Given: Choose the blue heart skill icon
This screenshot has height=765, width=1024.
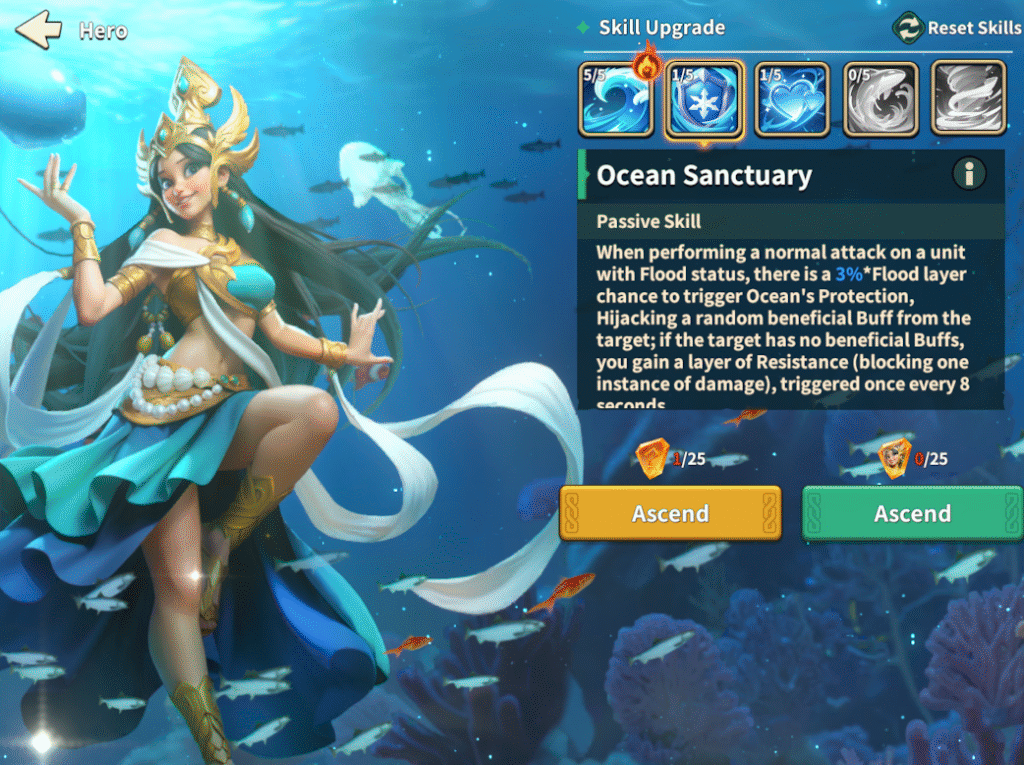Looking at the screenshot, I should [x=792, y=99].
